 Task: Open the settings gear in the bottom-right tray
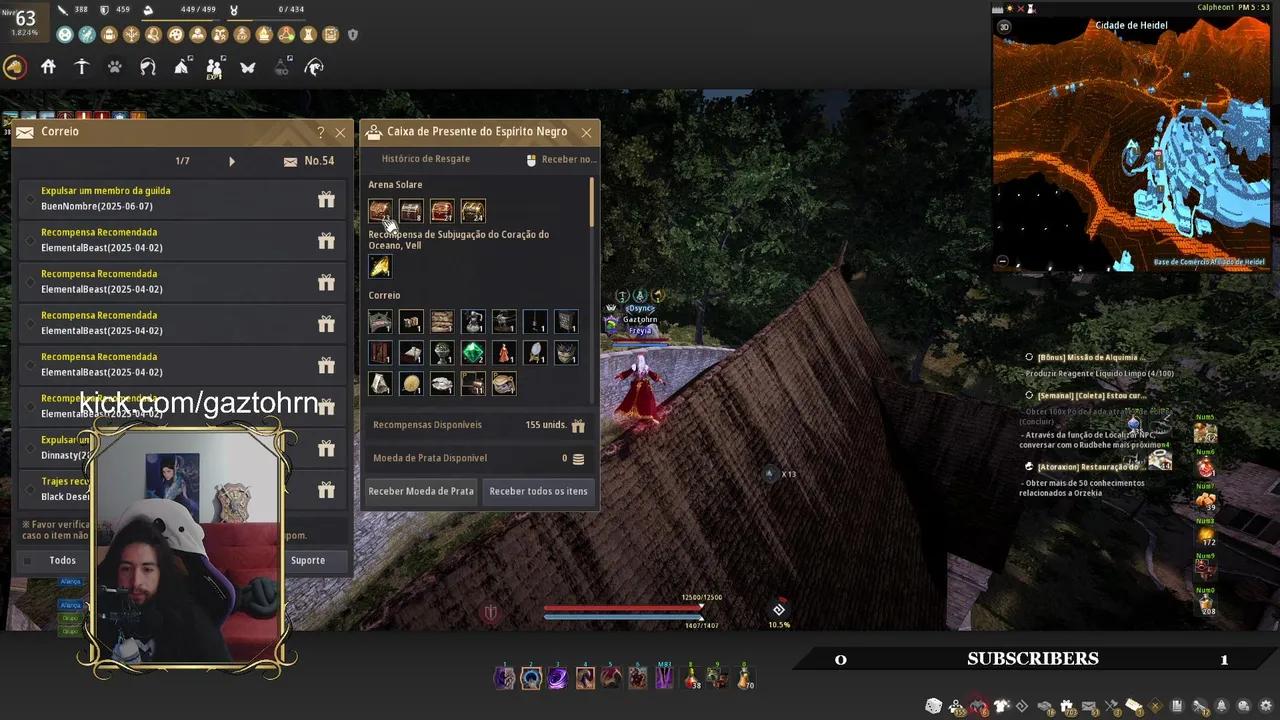pos(1266,706)
